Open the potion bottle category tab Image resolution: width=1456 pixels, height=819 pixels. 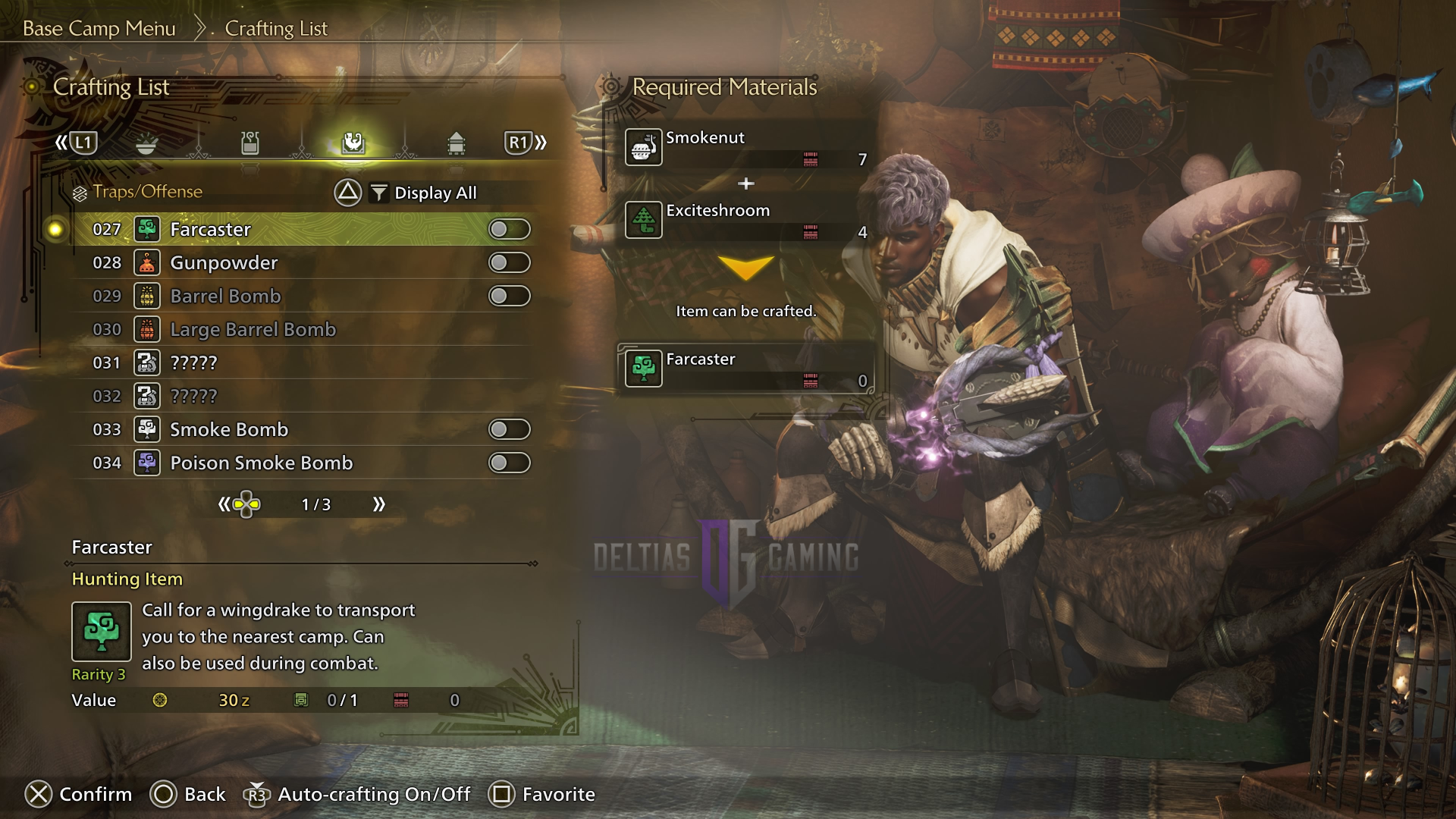pyautogui.click(x=250, y=143)
